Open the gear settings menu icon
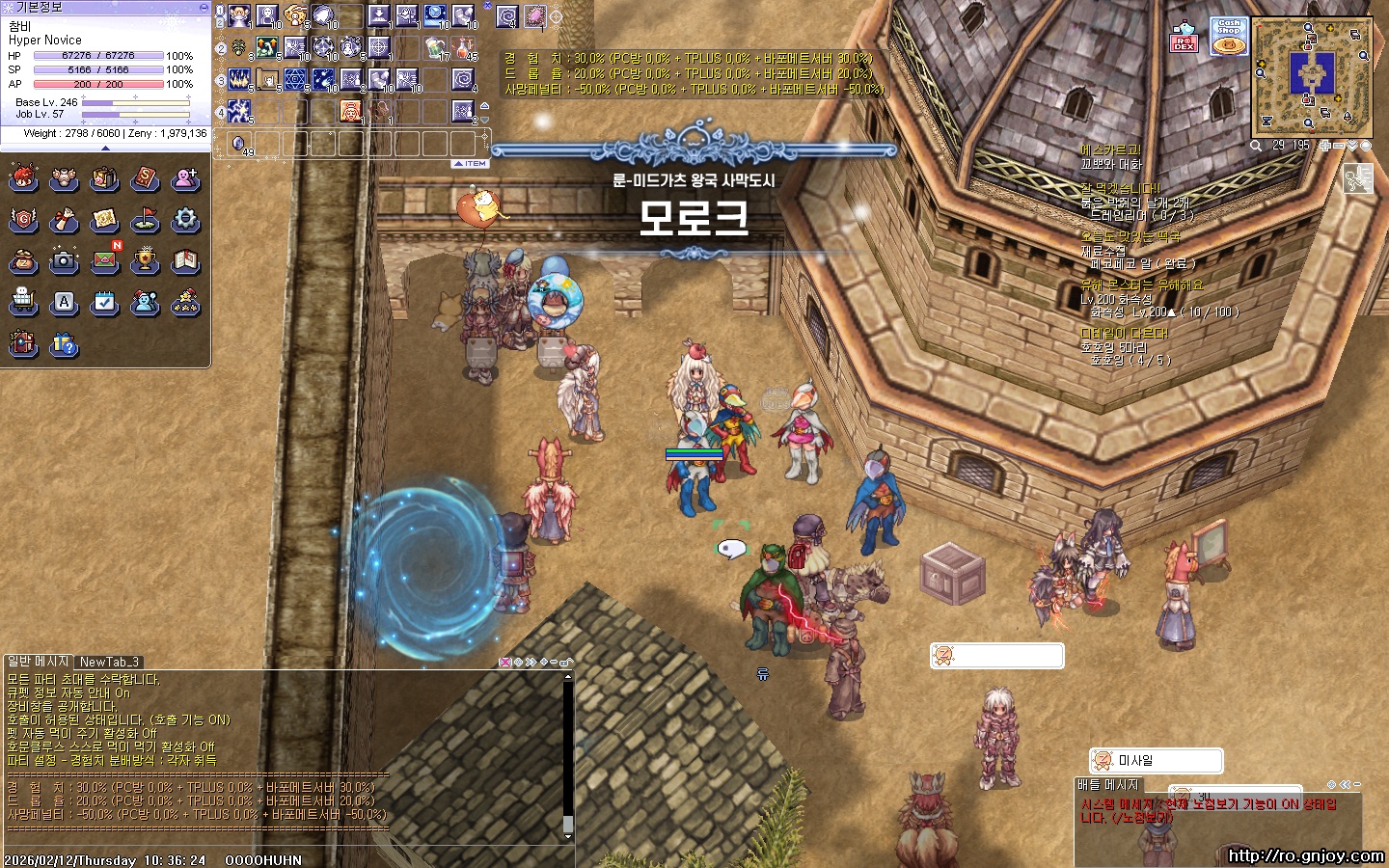This screenshot has height=868, width=1389. pos(185,220)
